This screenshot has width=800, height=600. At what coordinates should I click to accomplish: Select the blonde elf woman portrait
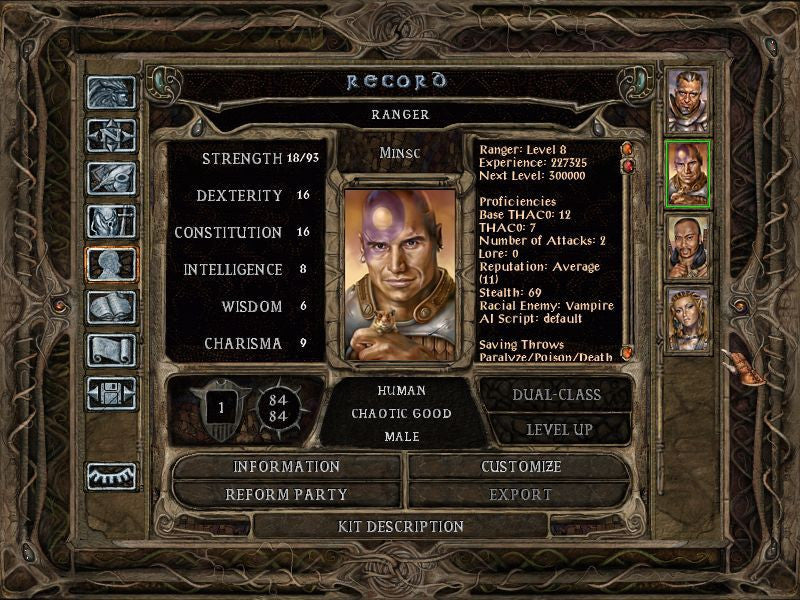(x=688, y=319)
